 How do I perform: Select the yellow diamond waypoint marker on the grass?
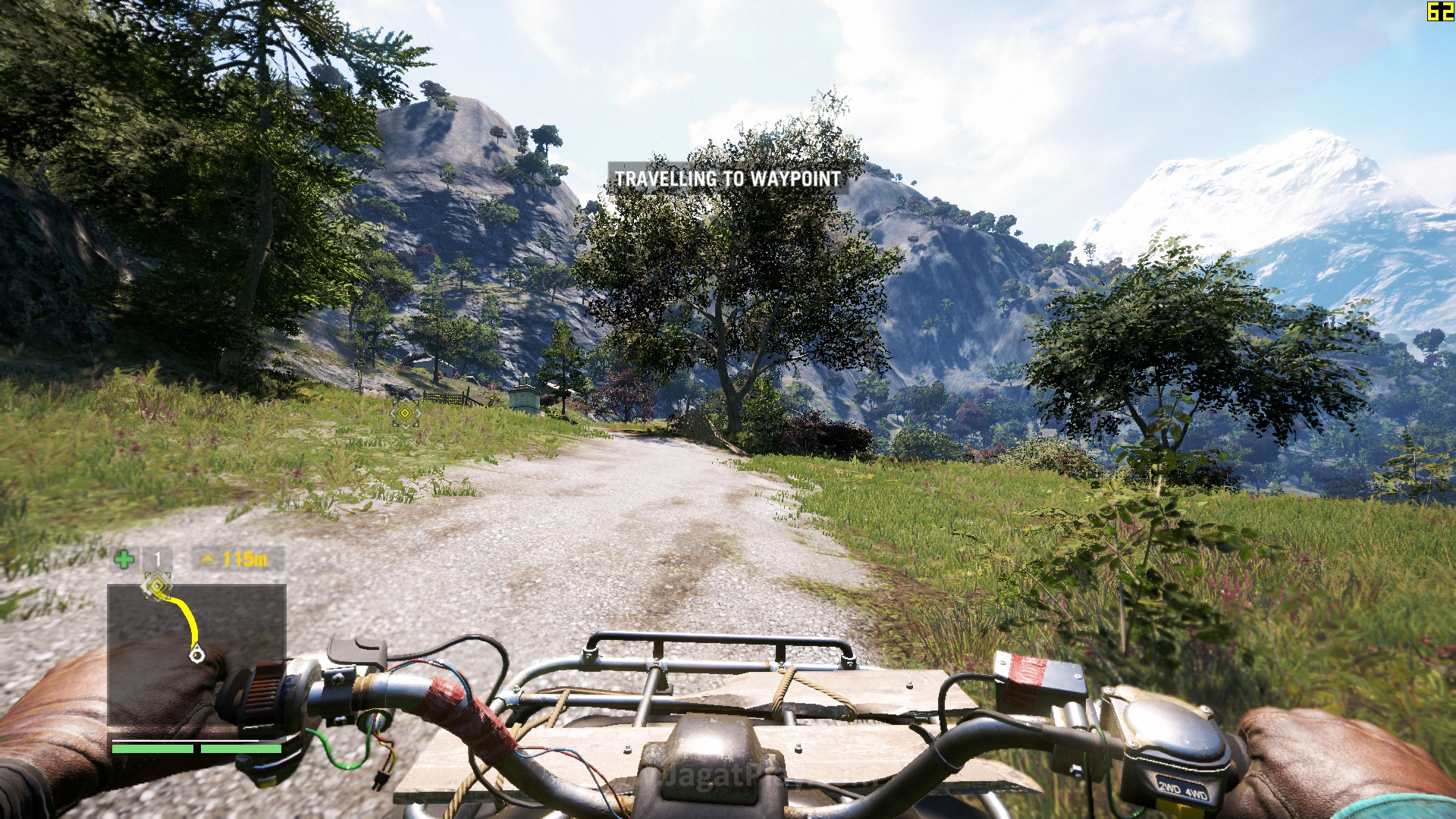[x=405, y=413]
